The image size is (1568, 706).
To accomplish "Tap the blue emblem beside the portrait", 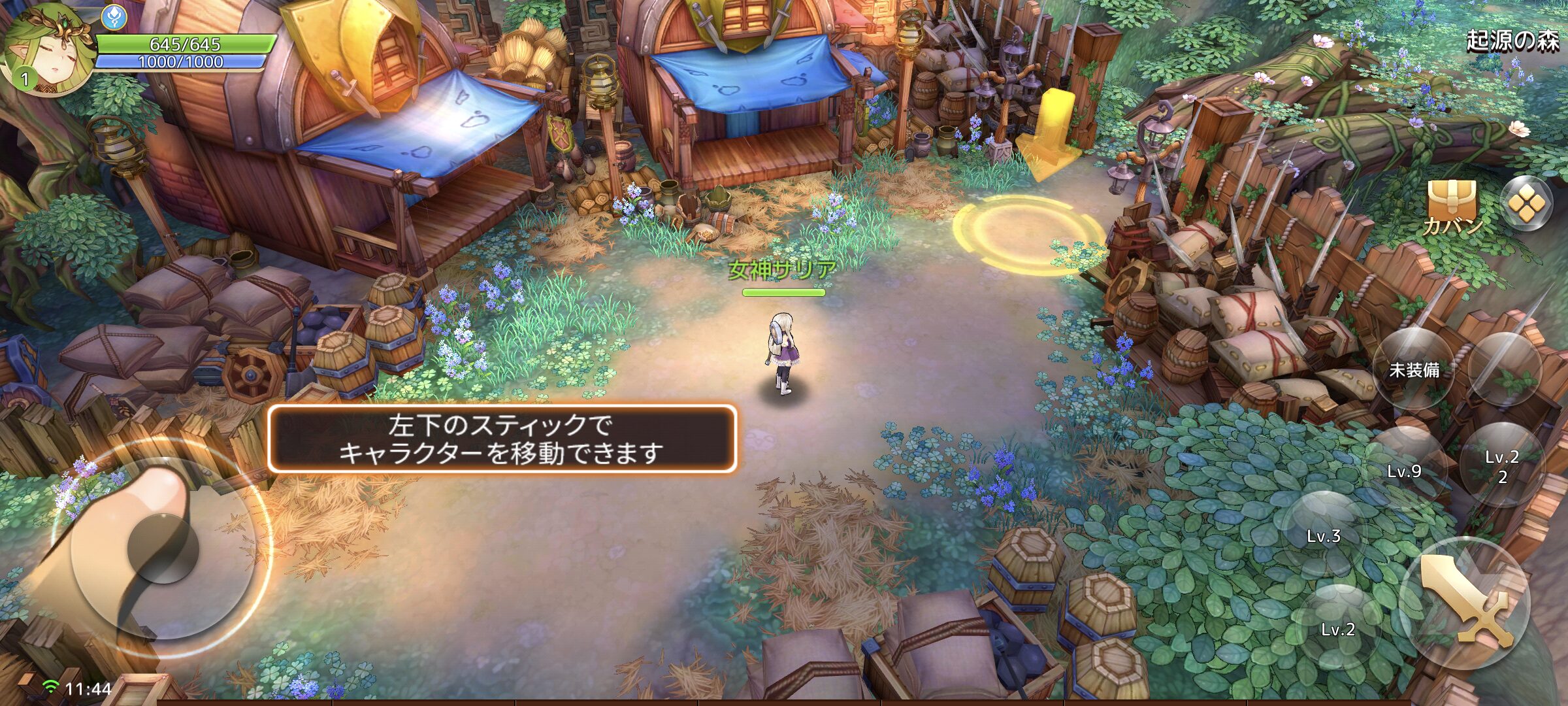I will tap(115, 18).
